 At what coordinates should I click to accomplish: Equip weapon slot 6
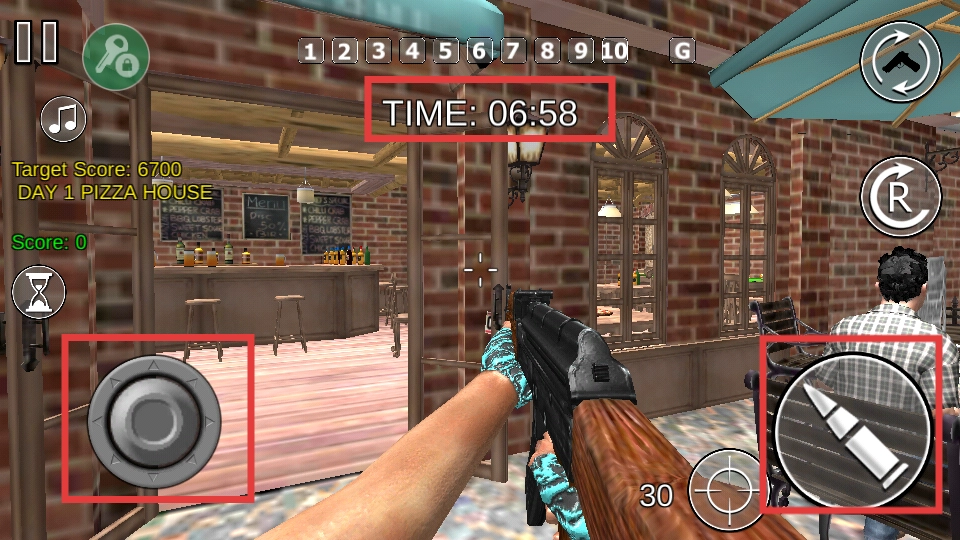480,51
